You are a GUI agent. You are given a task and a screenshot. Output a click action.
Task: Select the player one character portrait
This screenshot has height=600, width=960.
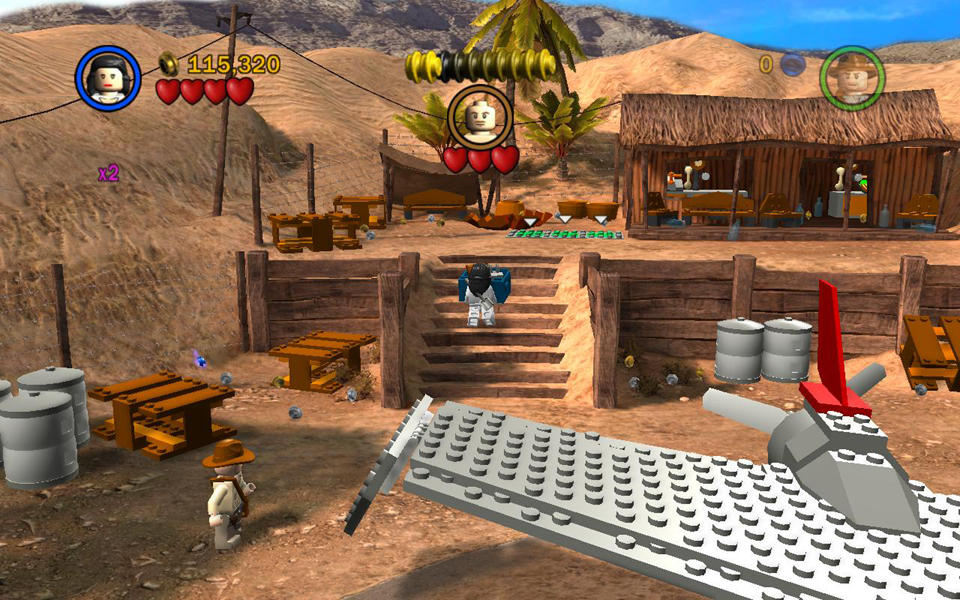tap(107, 78)
